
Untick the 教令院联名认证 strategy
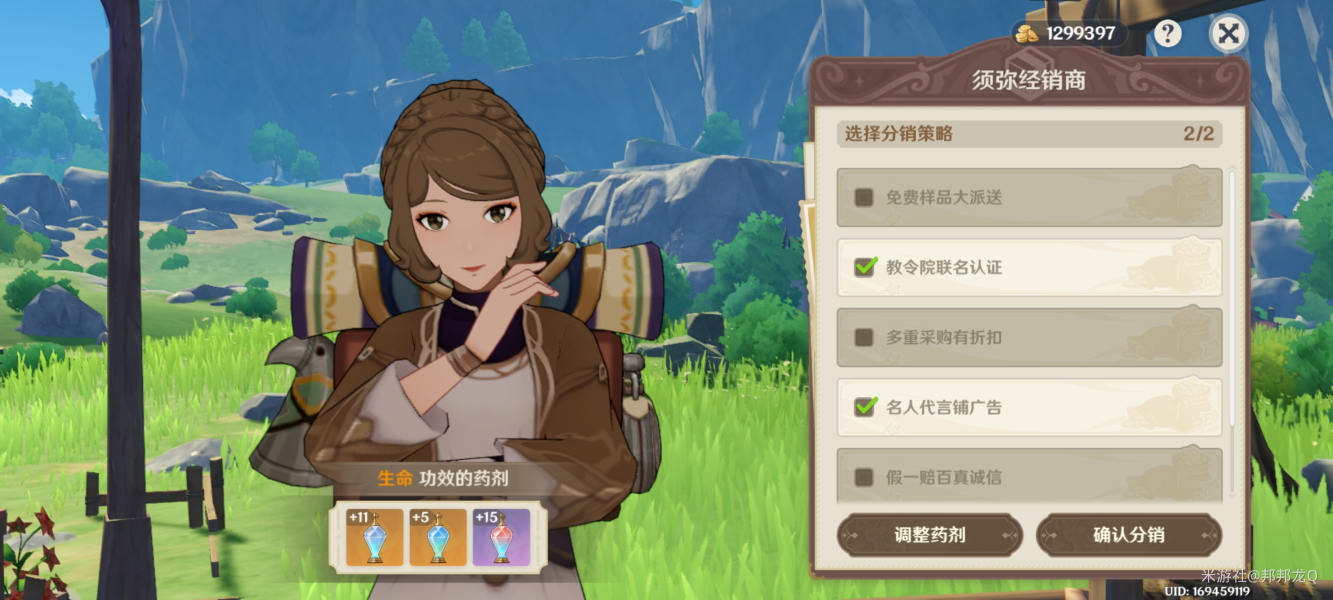[864, 267]
